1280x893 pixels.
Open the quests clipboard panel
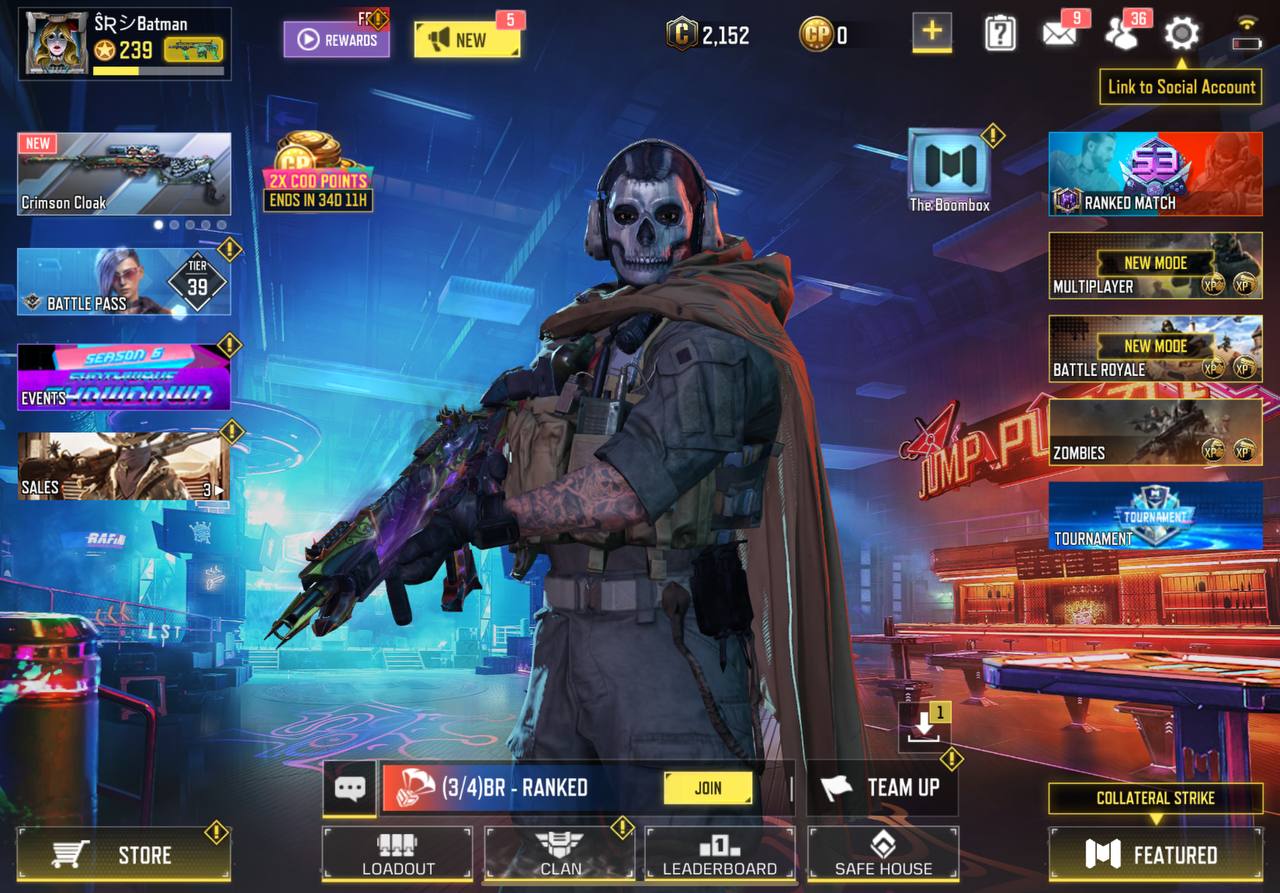pyautogui.click(x=1000, y=32)
